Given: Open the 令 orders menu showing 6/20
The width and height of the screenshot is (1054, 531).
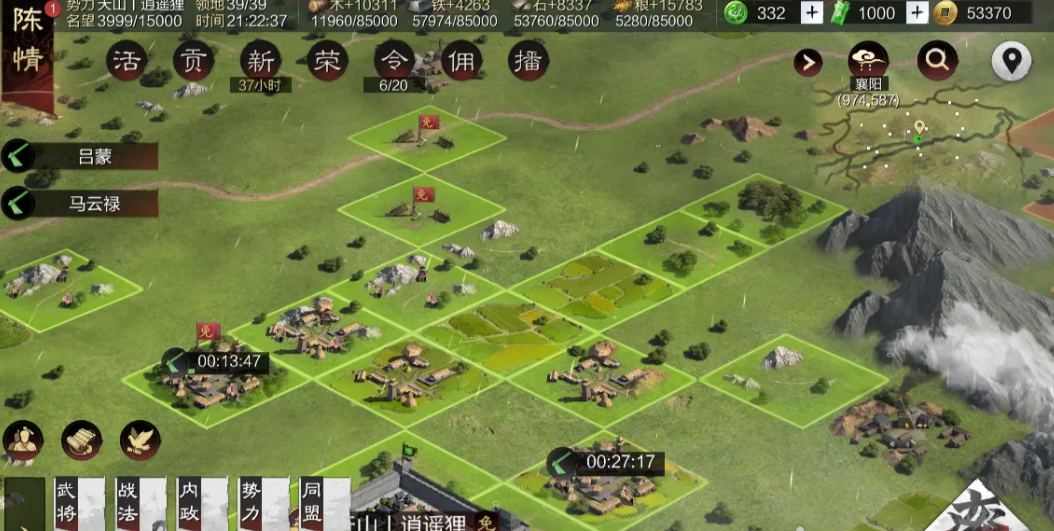Looking at the screenshot, I should coord(394,62).
